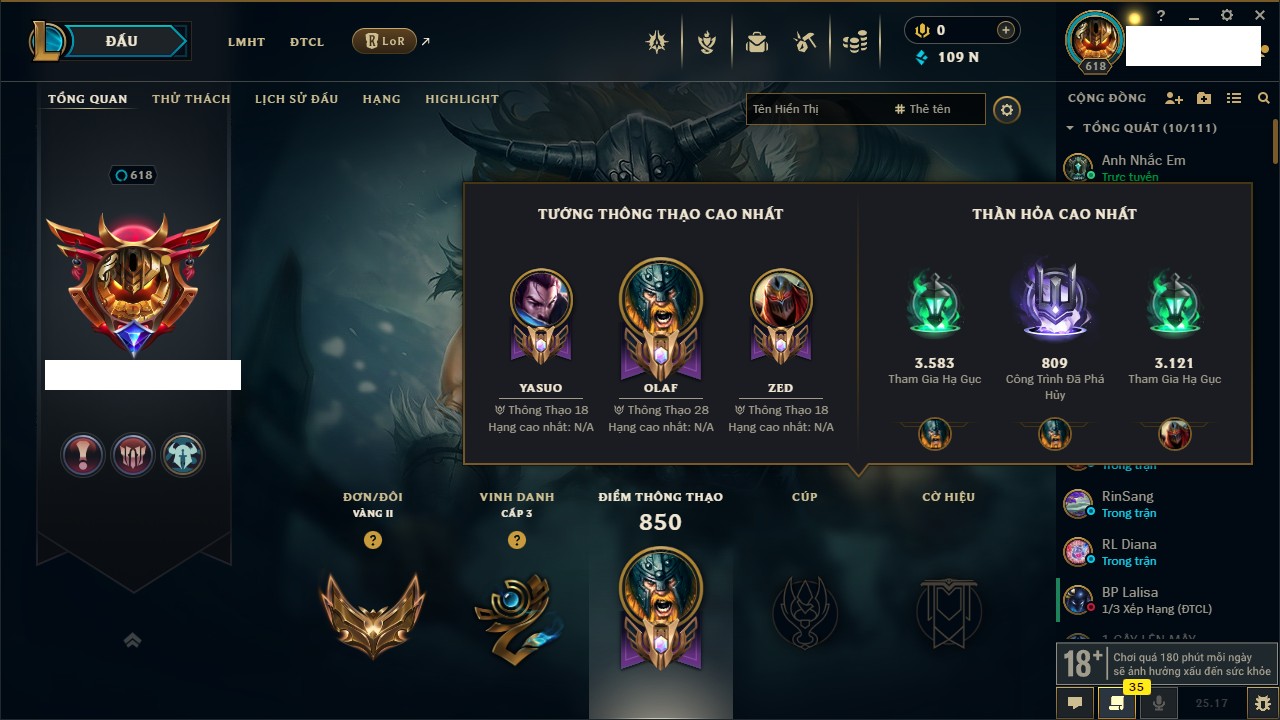Switch to the HẠNG tab
The image size is (1280, 720).
[381, 99]
